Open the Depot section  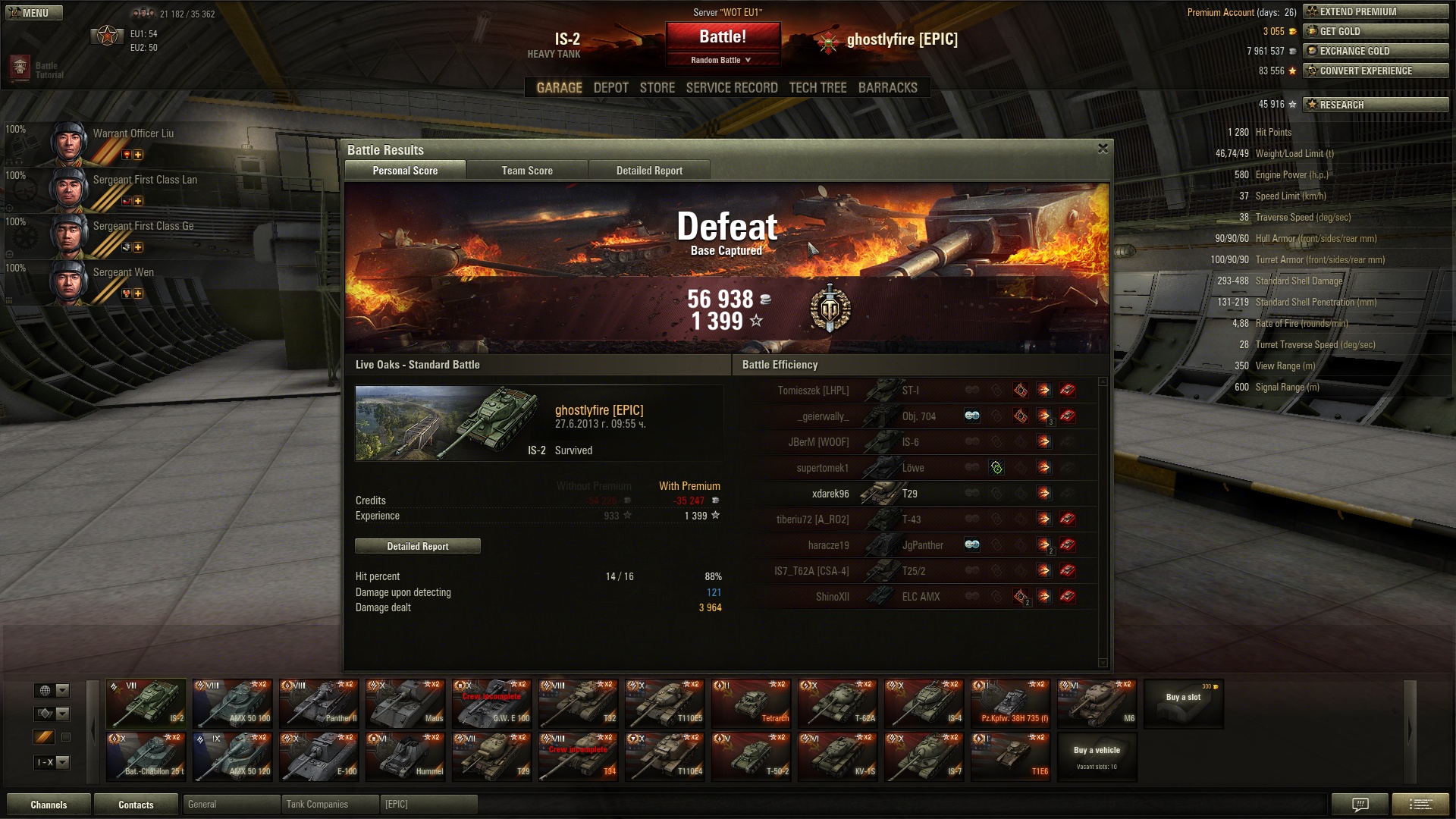point(610,88)
